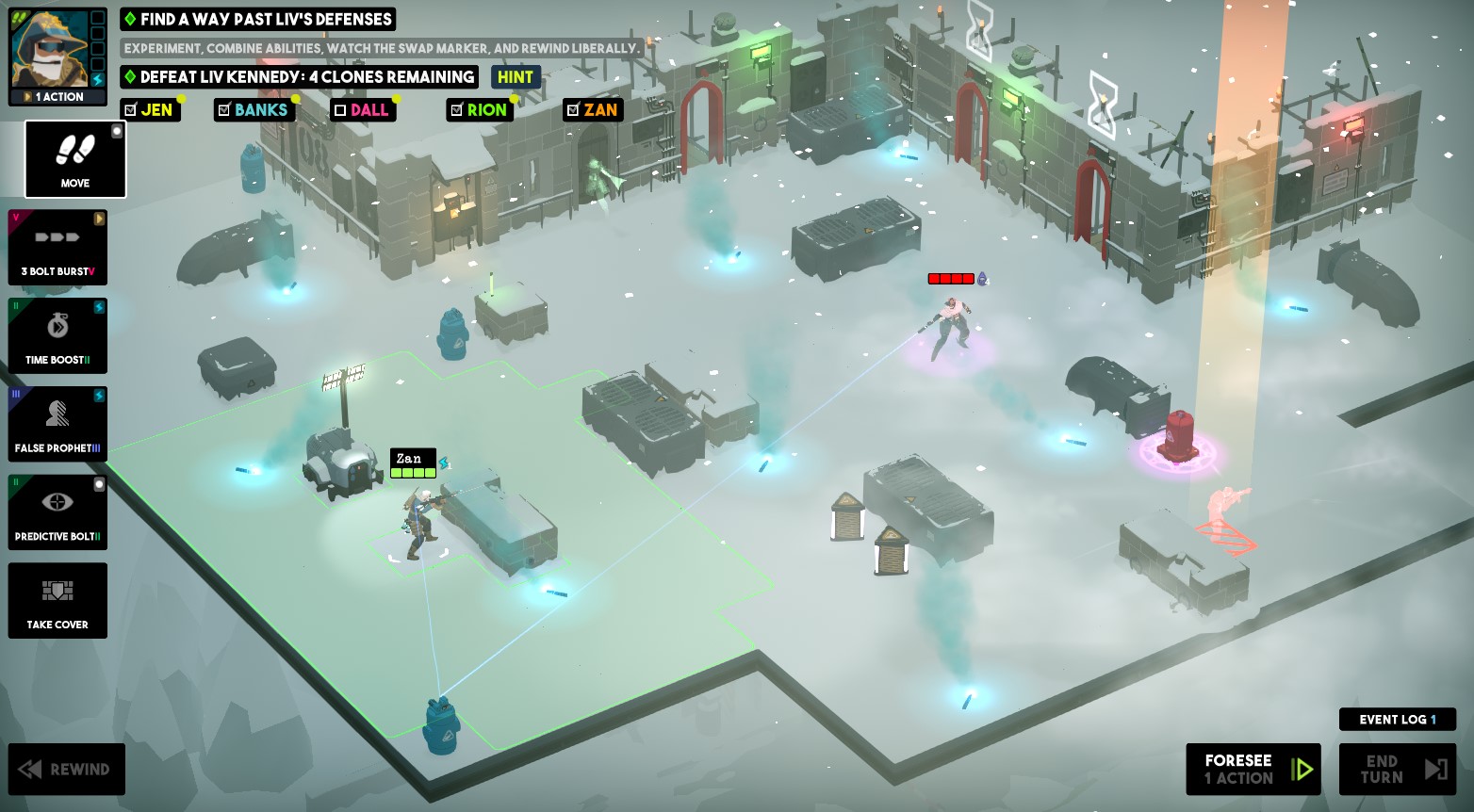
Task: Expand the Event Log panel
Action: coord(1398,719)
